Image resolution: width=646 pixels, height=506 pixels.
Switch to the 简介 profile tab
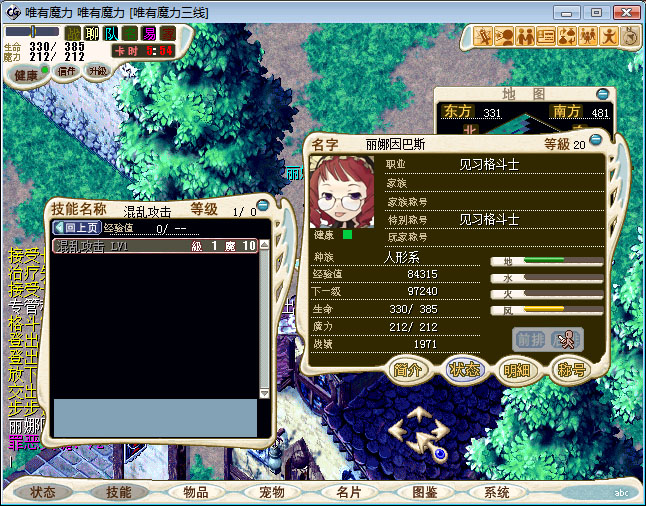(x=409, y=369)
